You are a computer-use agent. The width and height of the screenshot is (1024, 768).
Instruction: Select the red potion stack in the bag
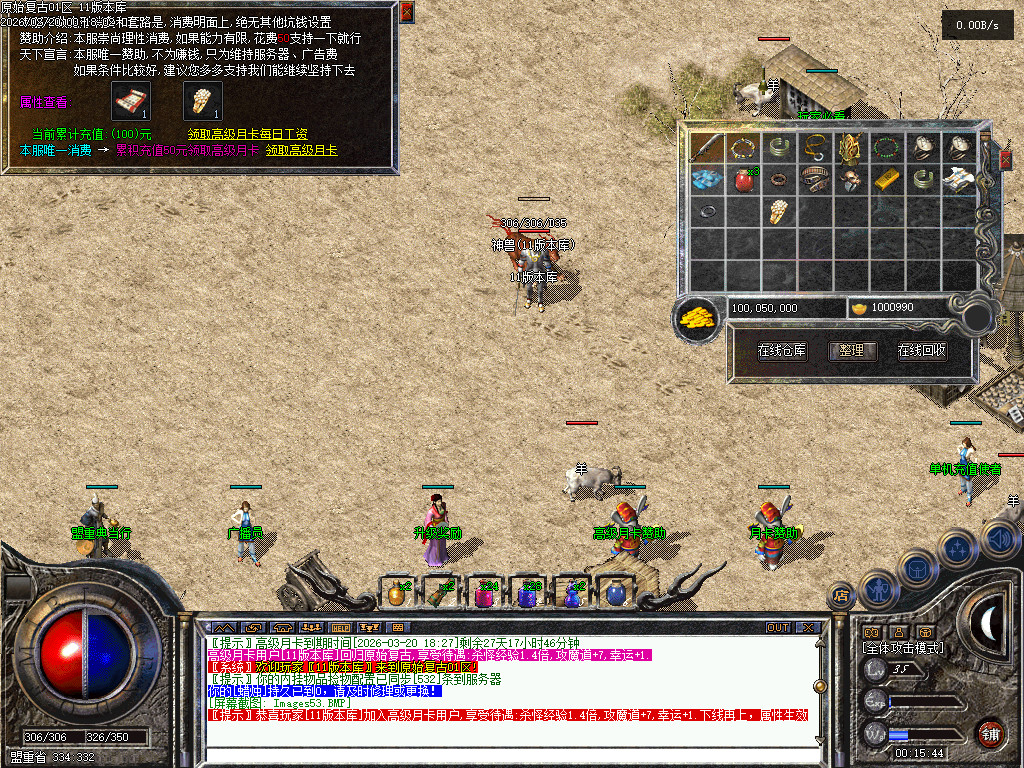(743, 180)
